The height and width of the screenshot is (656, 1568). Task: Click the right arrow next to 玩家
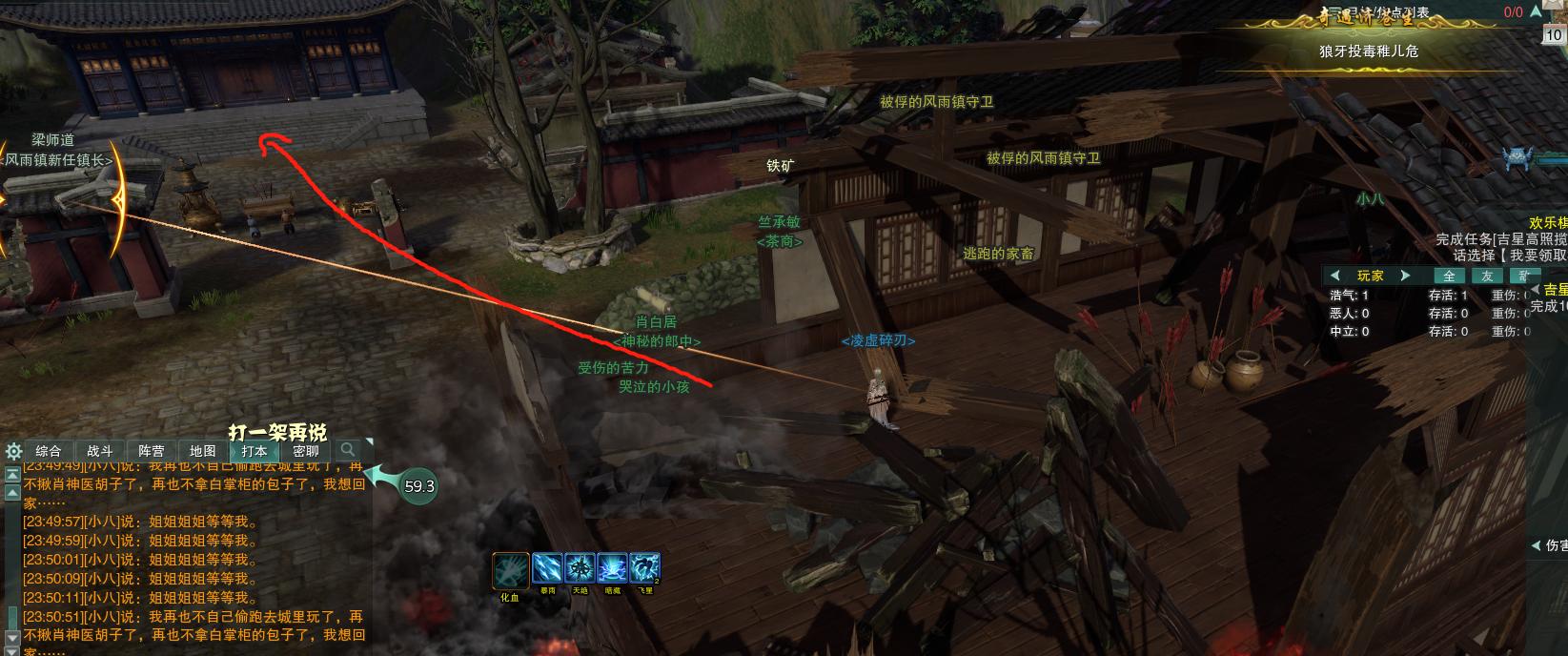click(x=1405, y=276)
